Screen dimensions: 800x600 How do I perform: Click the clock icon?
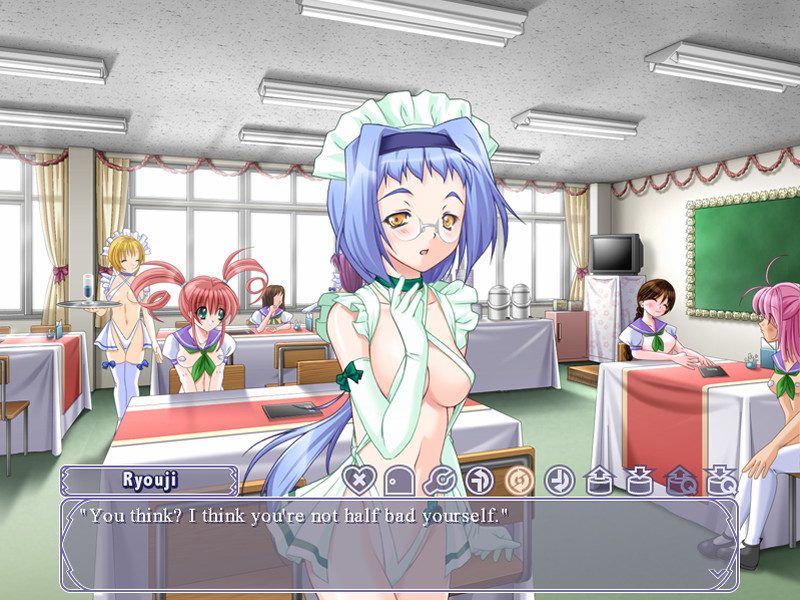tap(559, 481)
